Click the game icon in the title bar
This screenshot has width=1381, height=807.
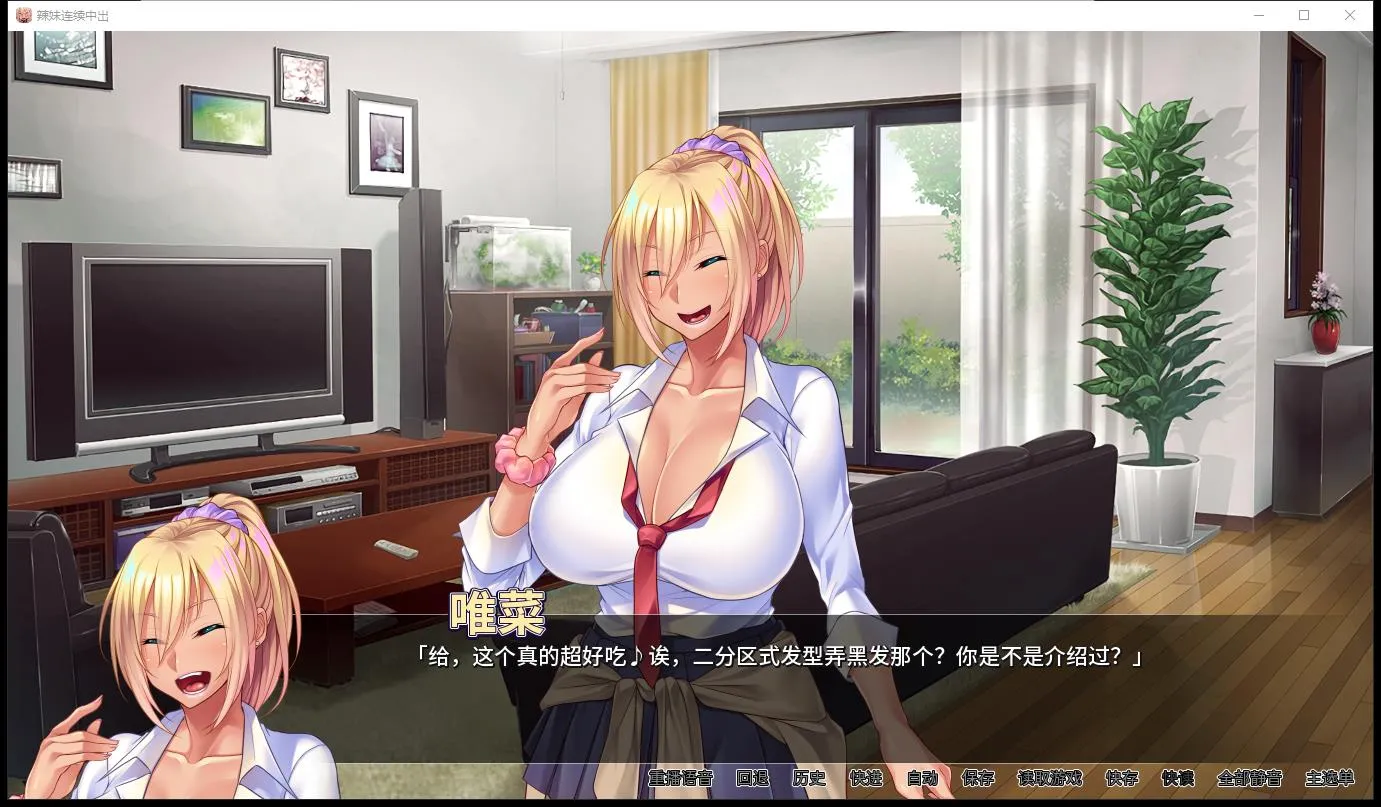(x=26, y=14)
